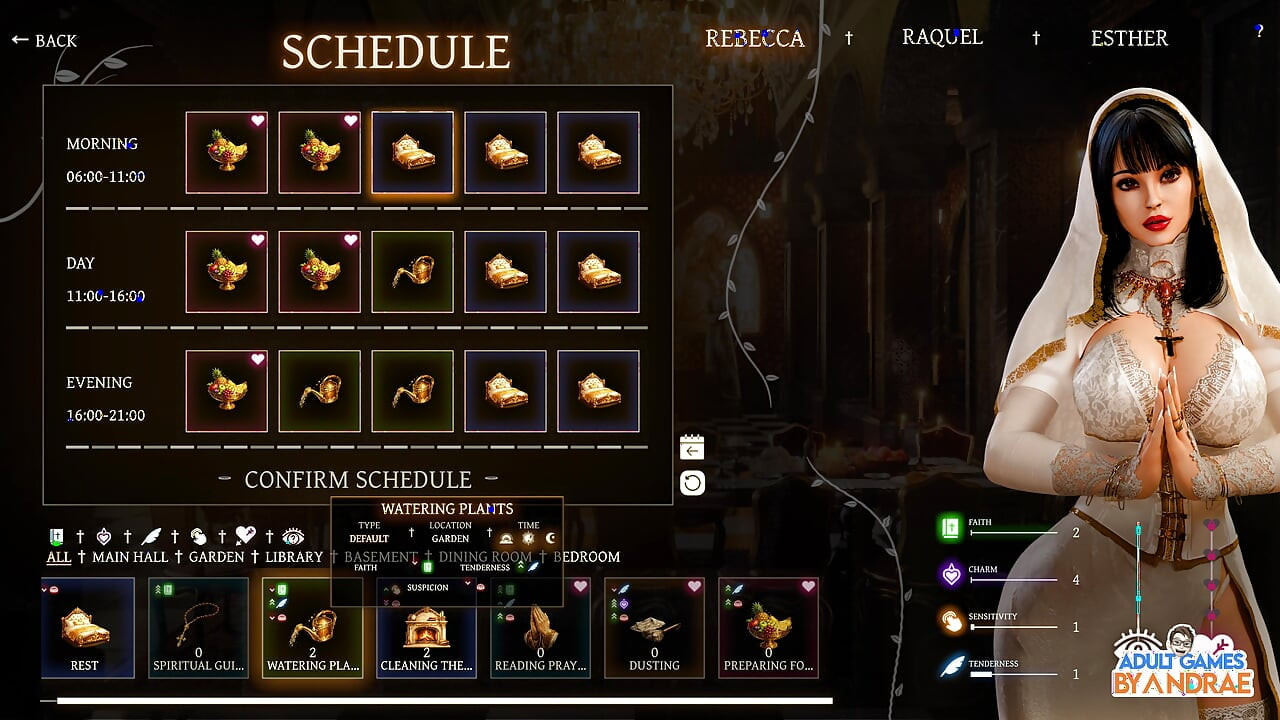Image resolution: width=1280 pixels, height=720 pixels.
Task: Filter activities by Library
Action: [x=294, y=557]
